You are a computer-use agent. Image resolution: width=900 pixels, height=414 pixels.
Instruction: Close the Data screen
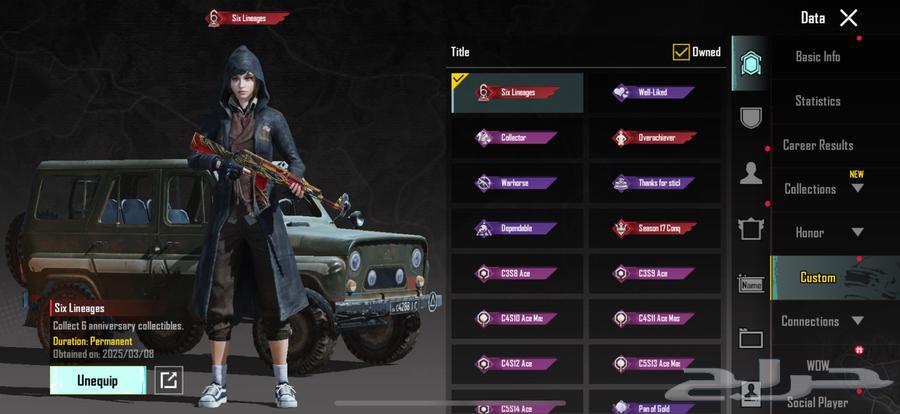tap(848, 17)
